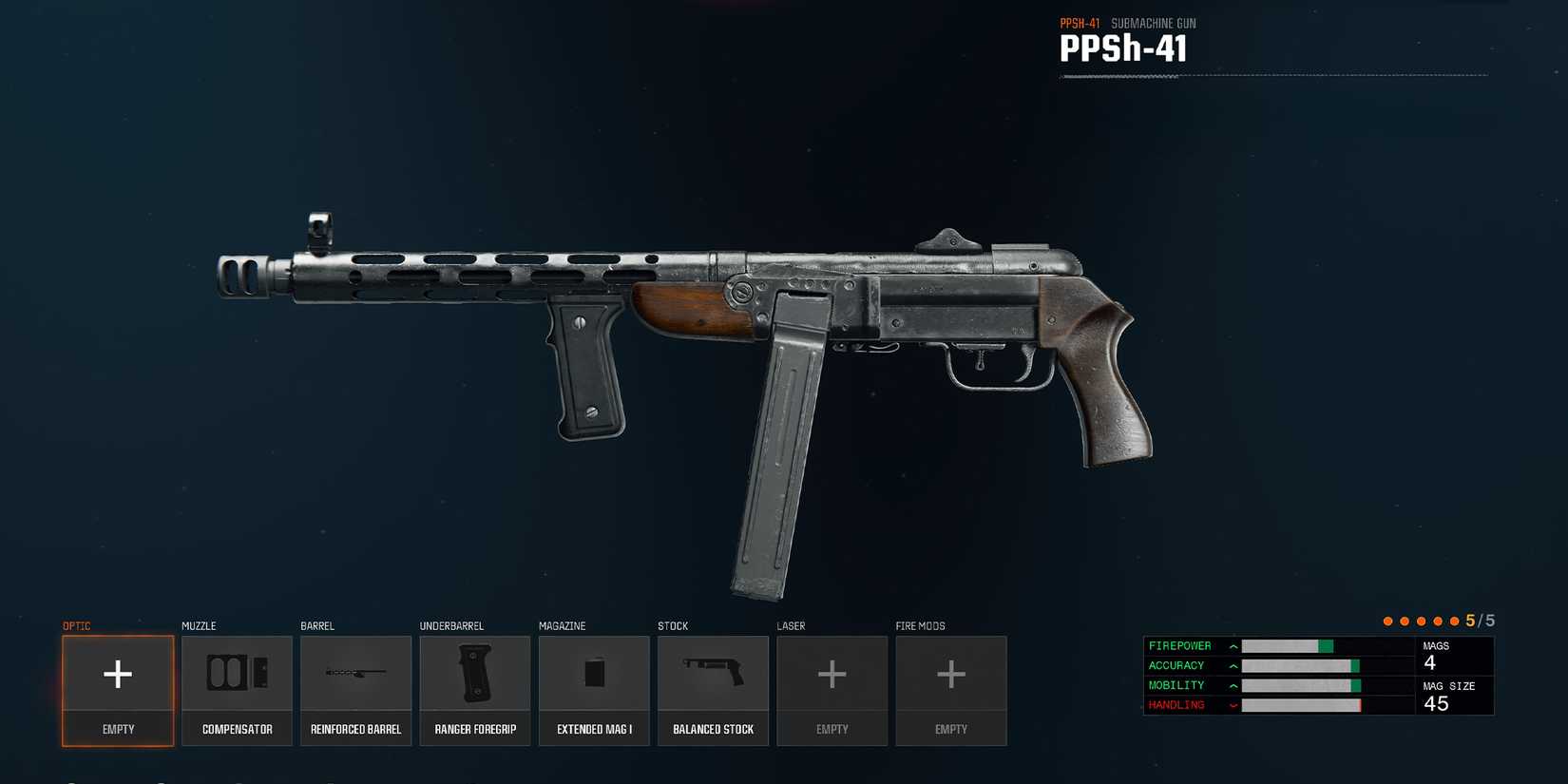The width and height of the screenshot is (1568, 784).
Task: Open the empty Optic slot
Action: (118, 689)
